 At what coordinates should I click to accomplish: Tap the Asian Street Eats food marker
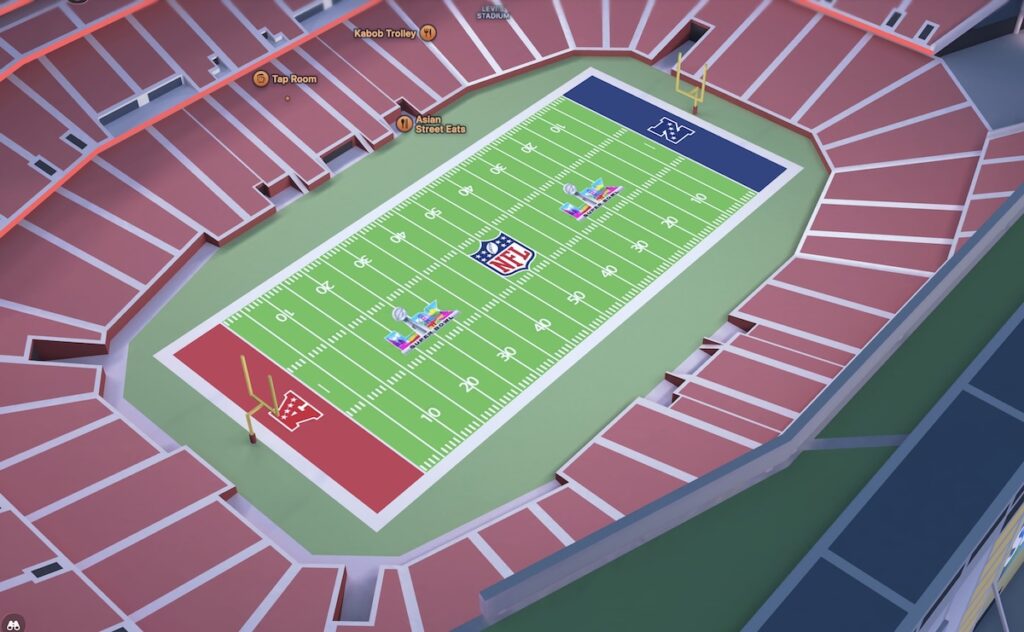coord(404,123)
